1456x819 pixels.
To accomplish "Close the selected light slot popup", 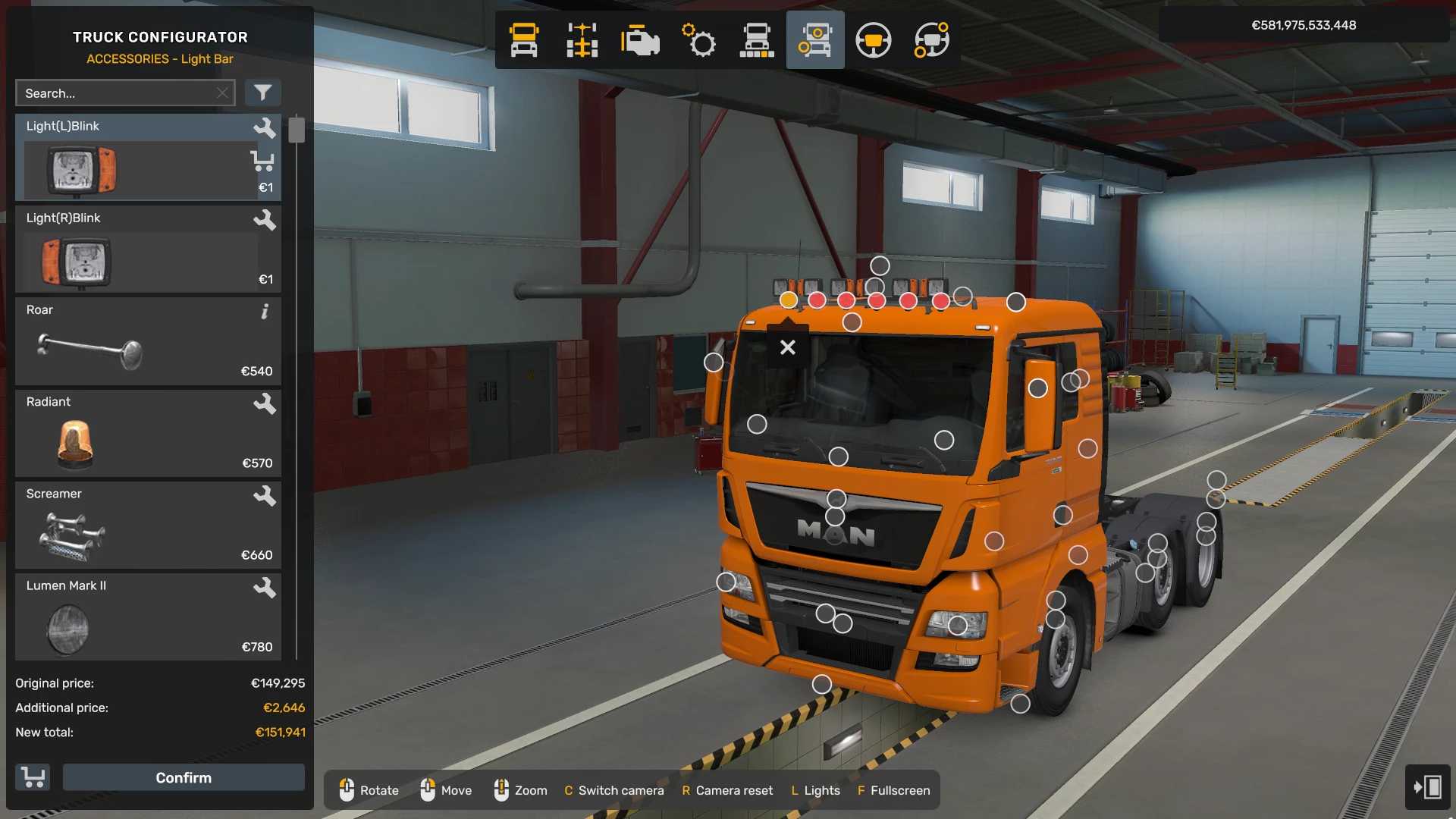I will [788, 347].
